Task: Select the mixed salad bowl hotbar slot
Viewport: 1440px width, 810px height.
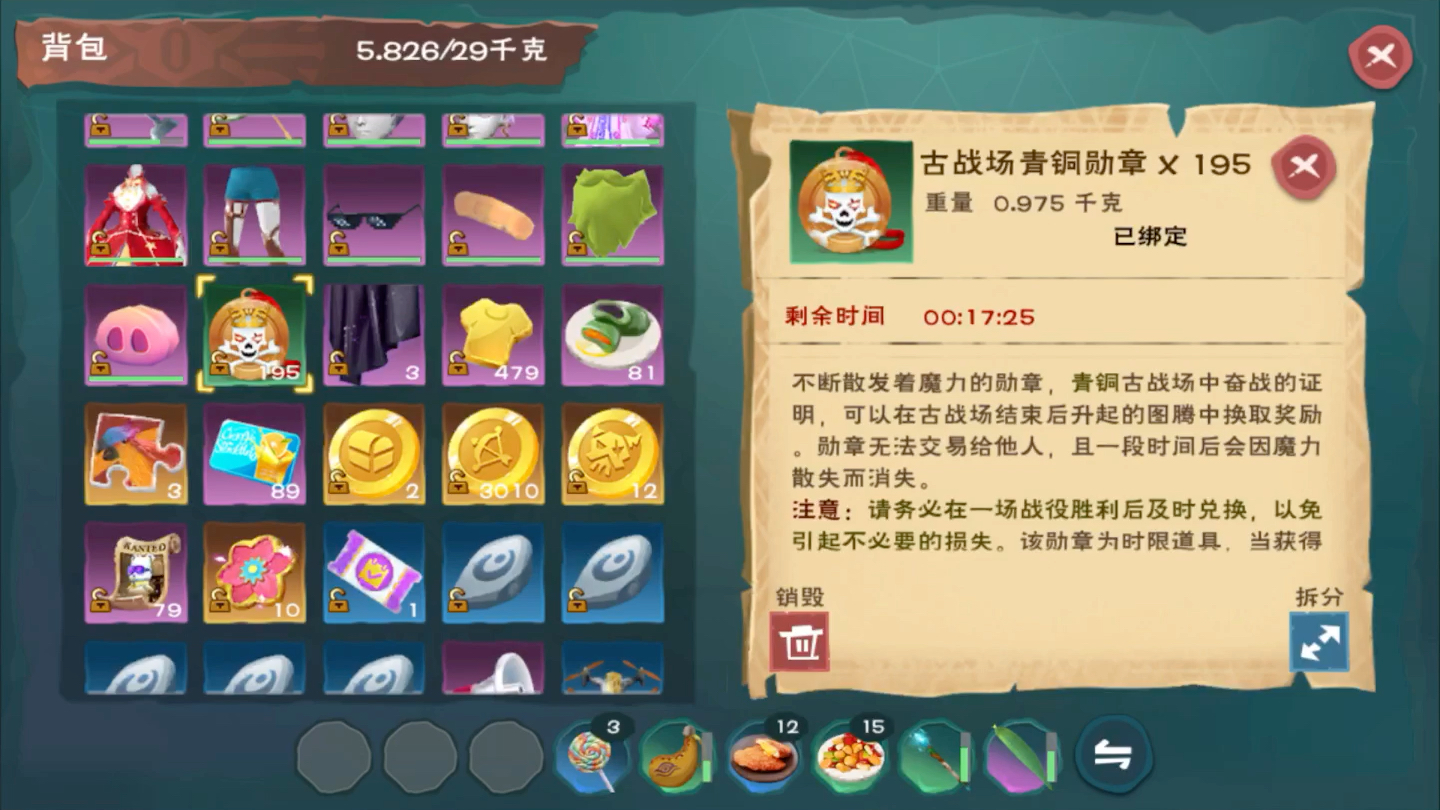Action: [849, 757]
